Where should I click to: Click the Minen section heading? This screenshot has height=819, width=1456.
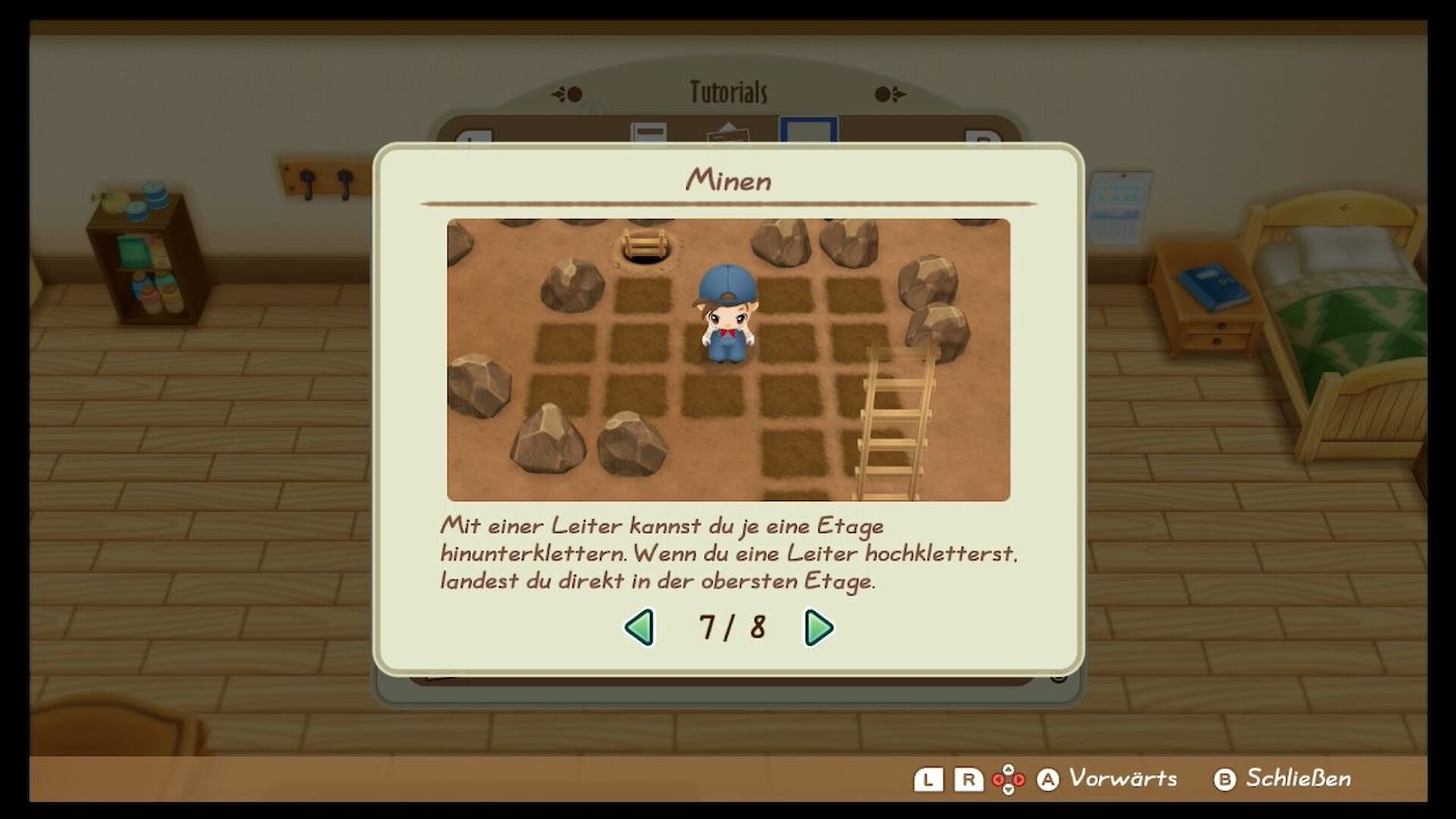[x=730, y=180]
